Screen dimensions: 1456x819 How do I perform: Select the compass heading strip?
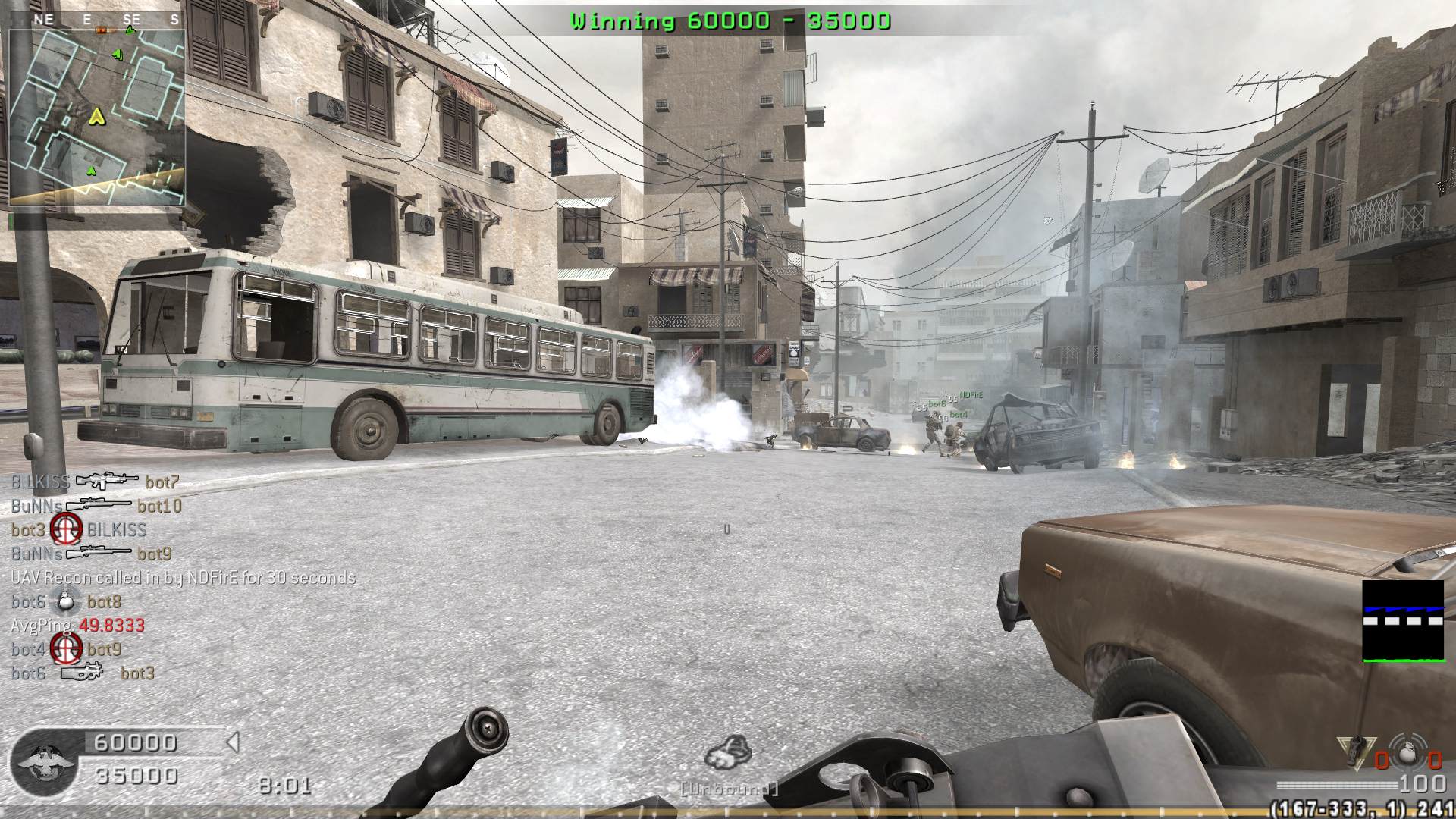(96, 20)
